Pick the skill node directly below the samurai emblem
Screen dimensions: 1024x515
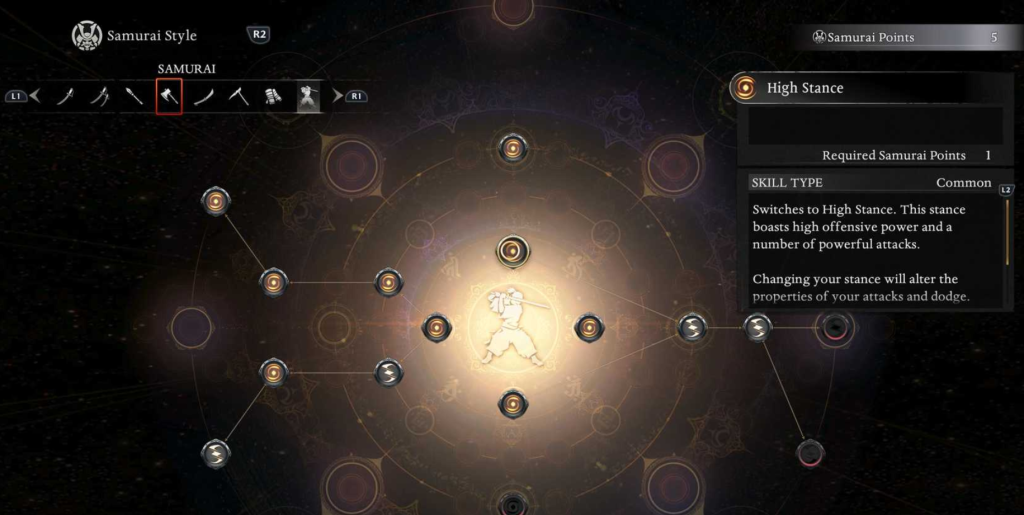click(512, 404)
